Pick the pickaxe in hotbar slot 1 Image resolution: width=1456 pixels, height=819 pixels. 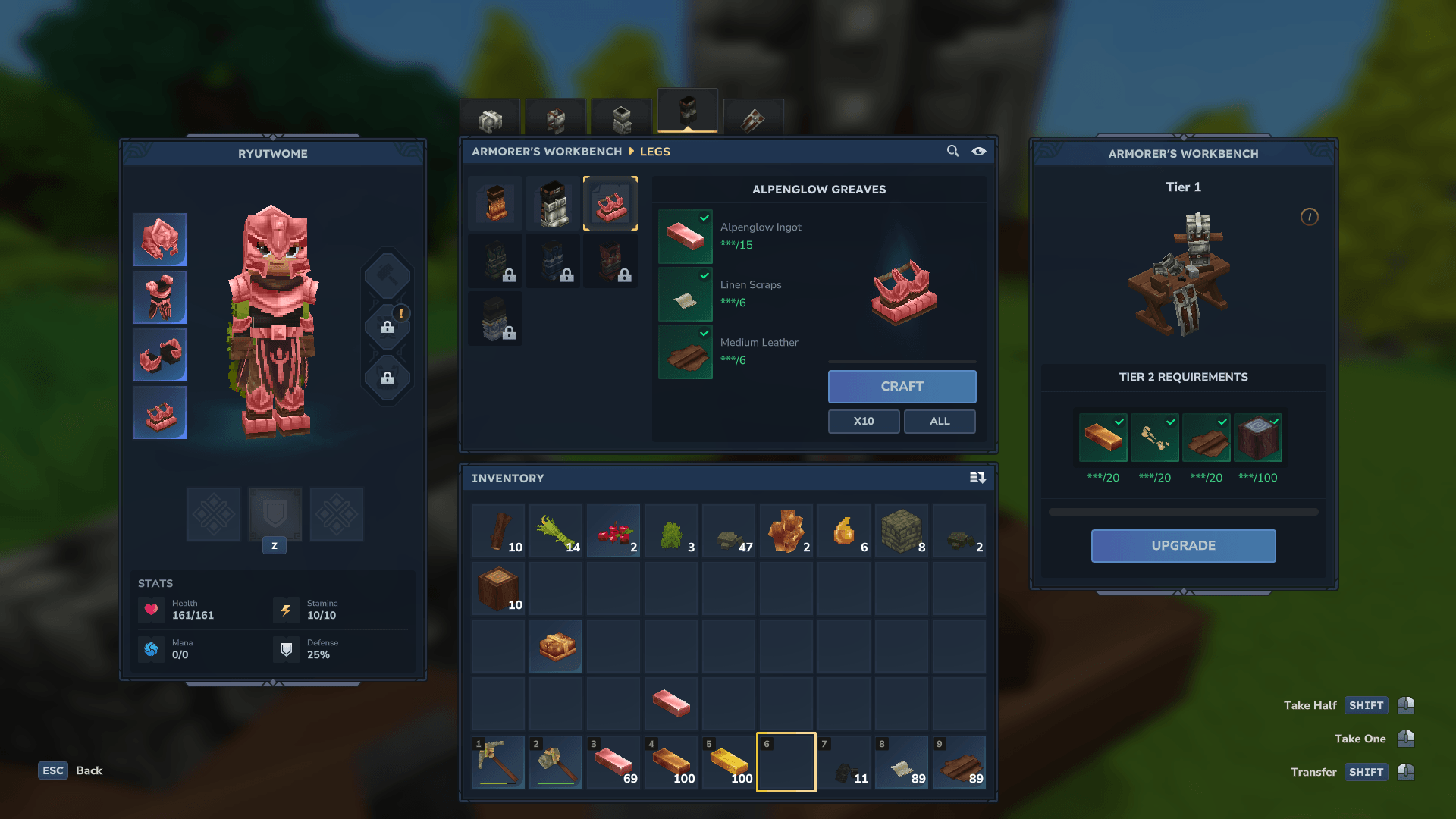[x=498, y=761]
